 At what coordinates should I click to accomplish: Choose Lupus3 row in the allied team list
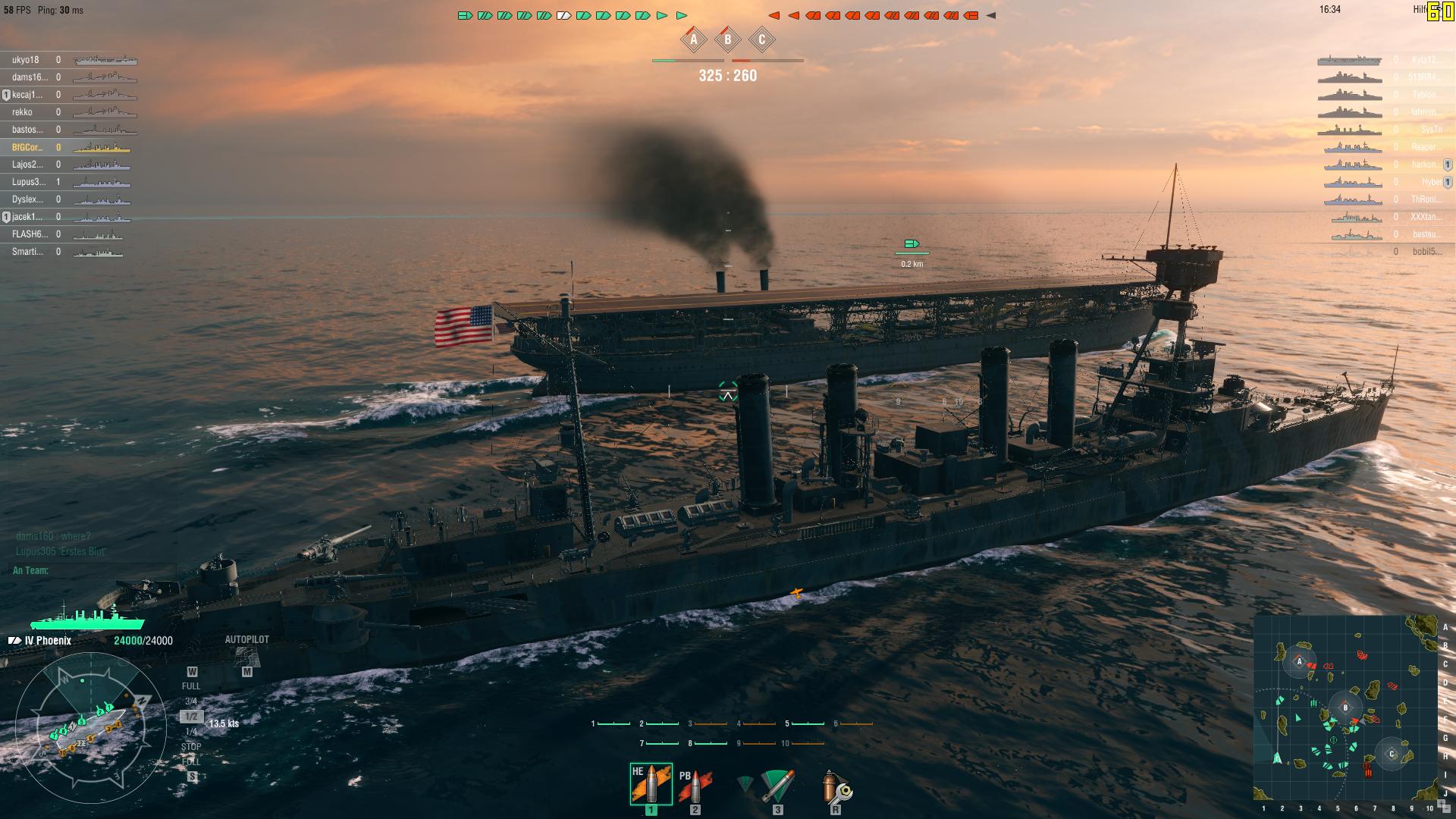(x=29, y=182)
